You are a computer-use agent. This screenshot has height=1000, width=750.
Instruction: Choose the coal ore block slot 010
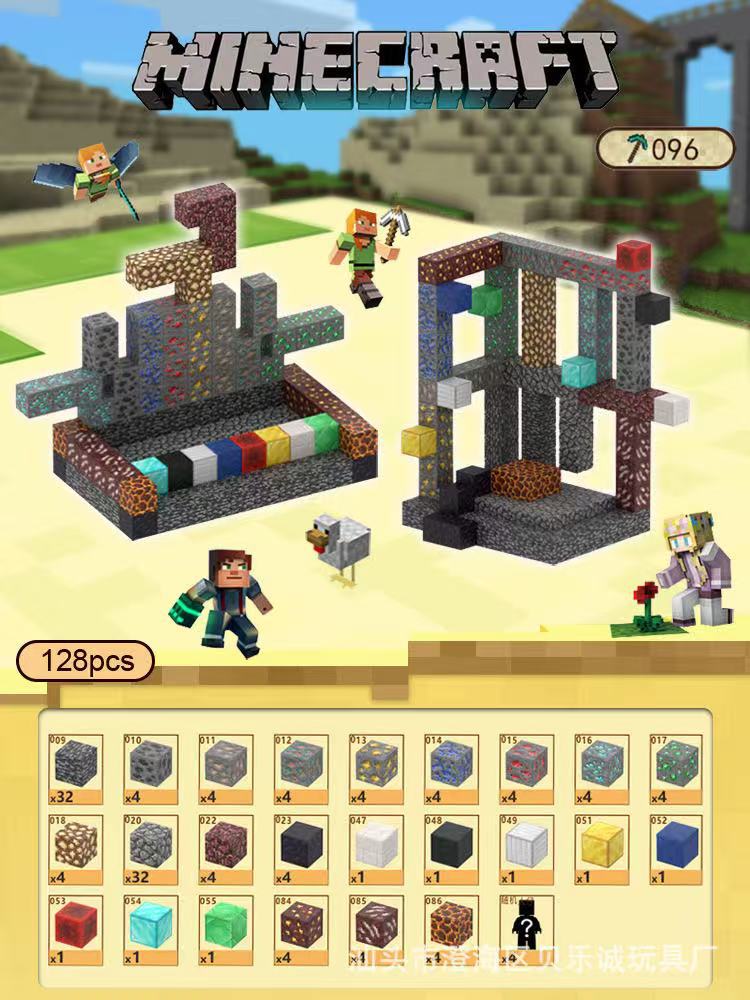click(x=151, y=769)
